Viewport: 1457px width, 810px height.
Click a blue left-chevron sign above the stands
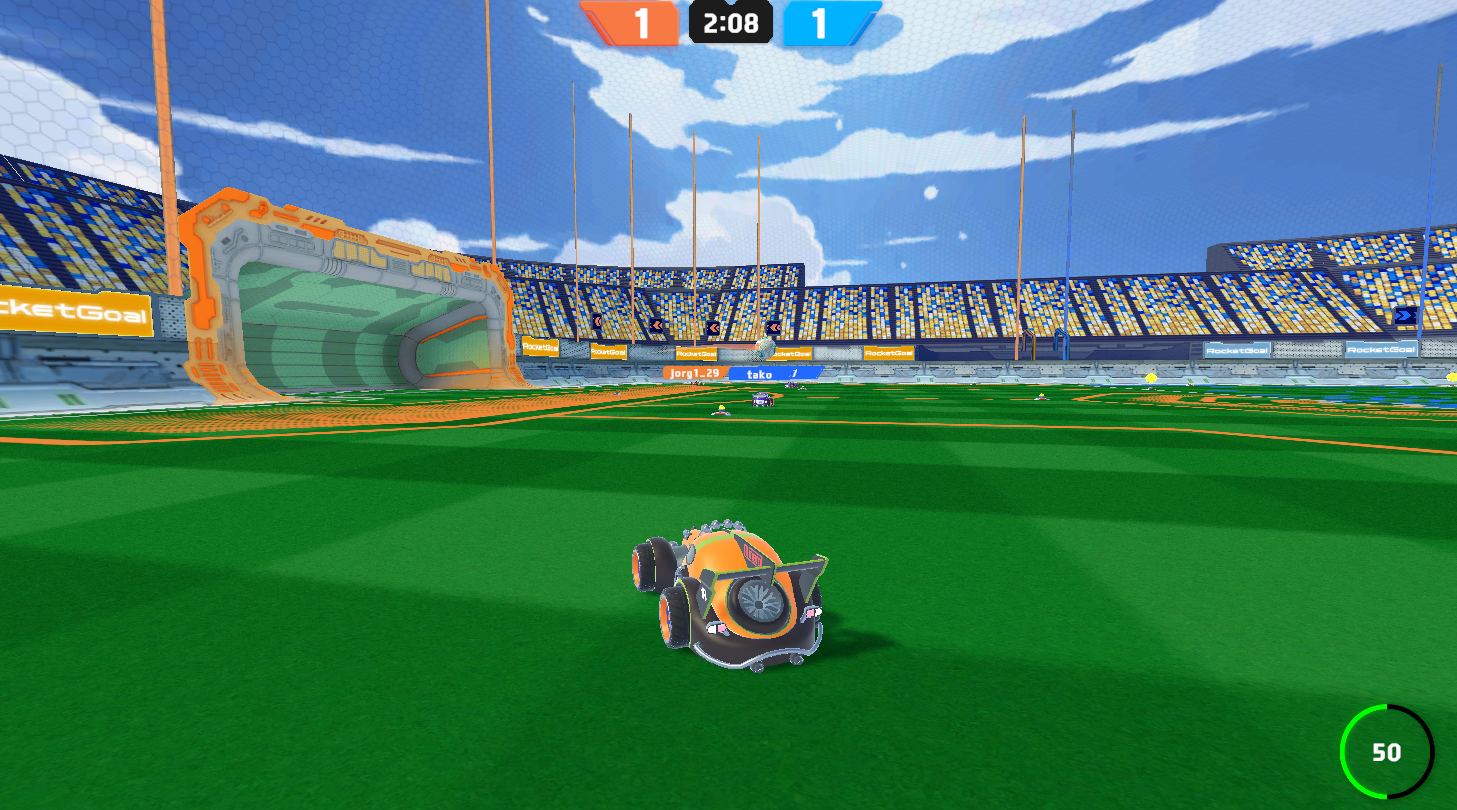(x=711, y=325)
